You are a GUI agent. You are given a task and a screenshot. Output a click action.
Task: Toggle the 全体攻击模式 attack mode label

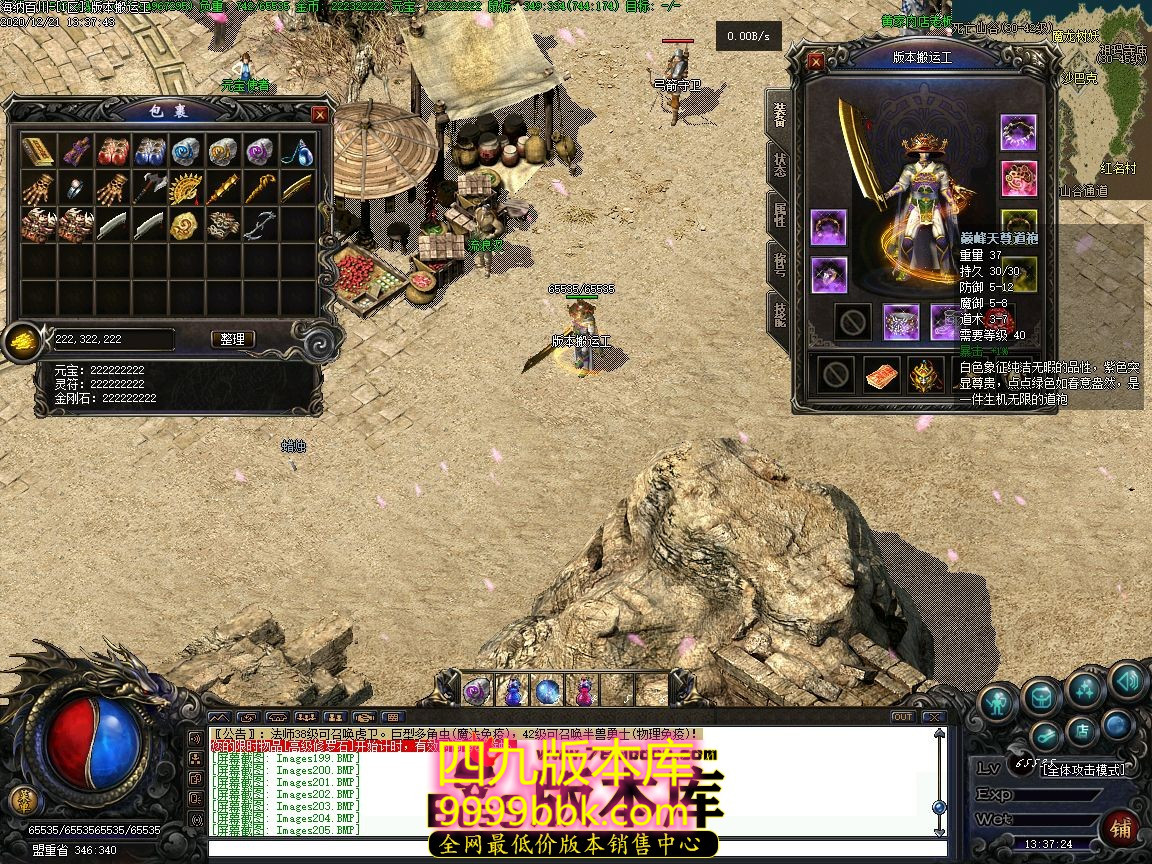[1083, 769]
